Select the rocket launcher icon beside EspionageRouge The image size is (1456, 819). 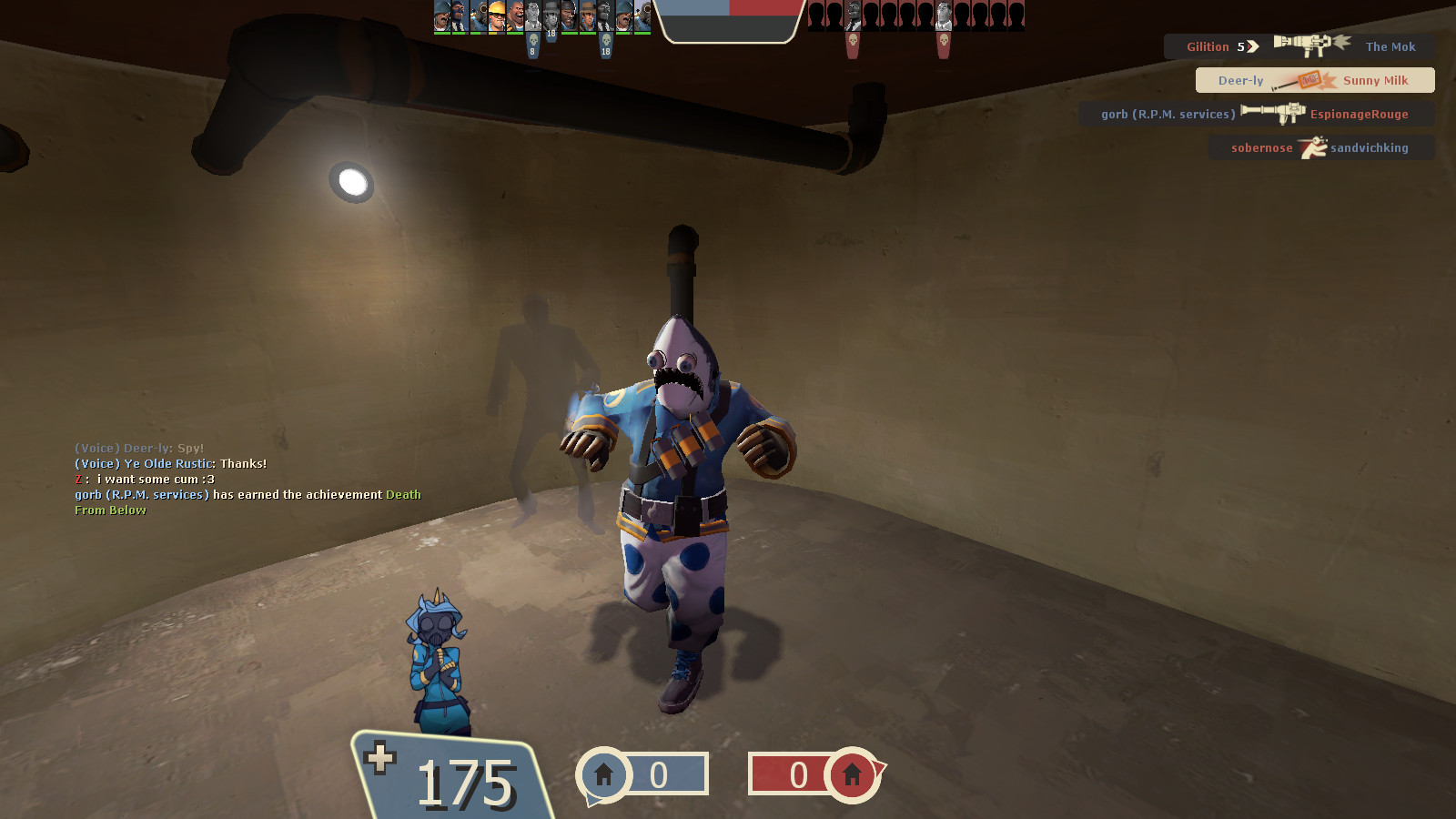tap(1272, 114)
